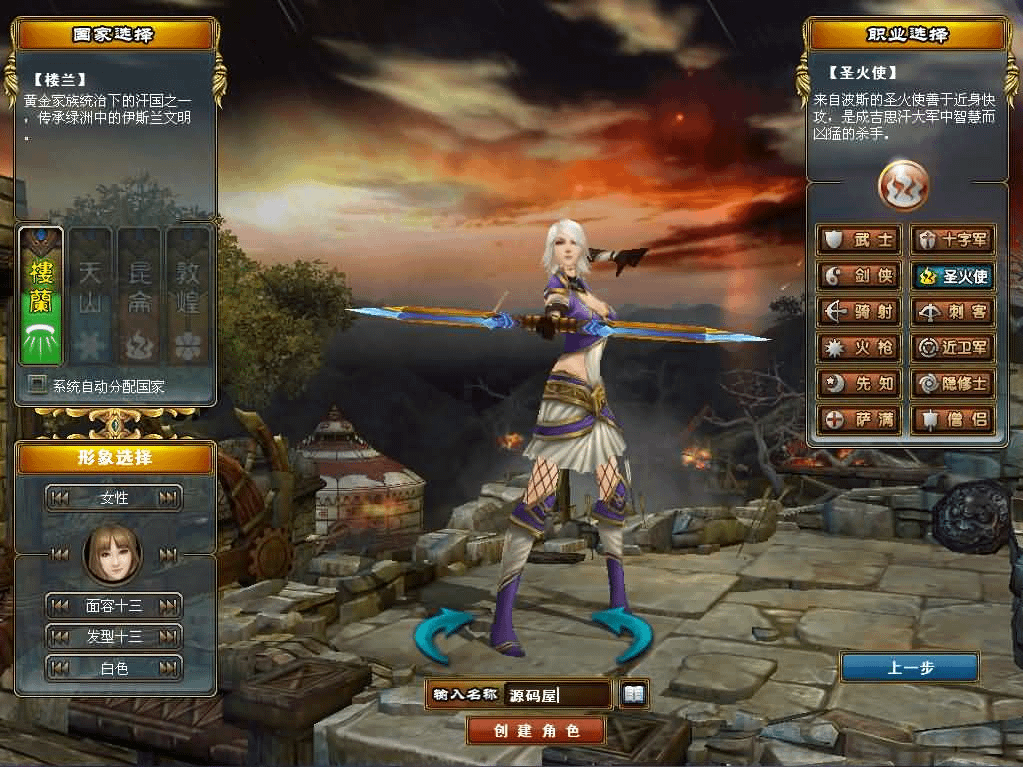Choose the 天山 nation banner
Image resolution: width=1023 pixels, height=767 pixels.
[90, 296]
